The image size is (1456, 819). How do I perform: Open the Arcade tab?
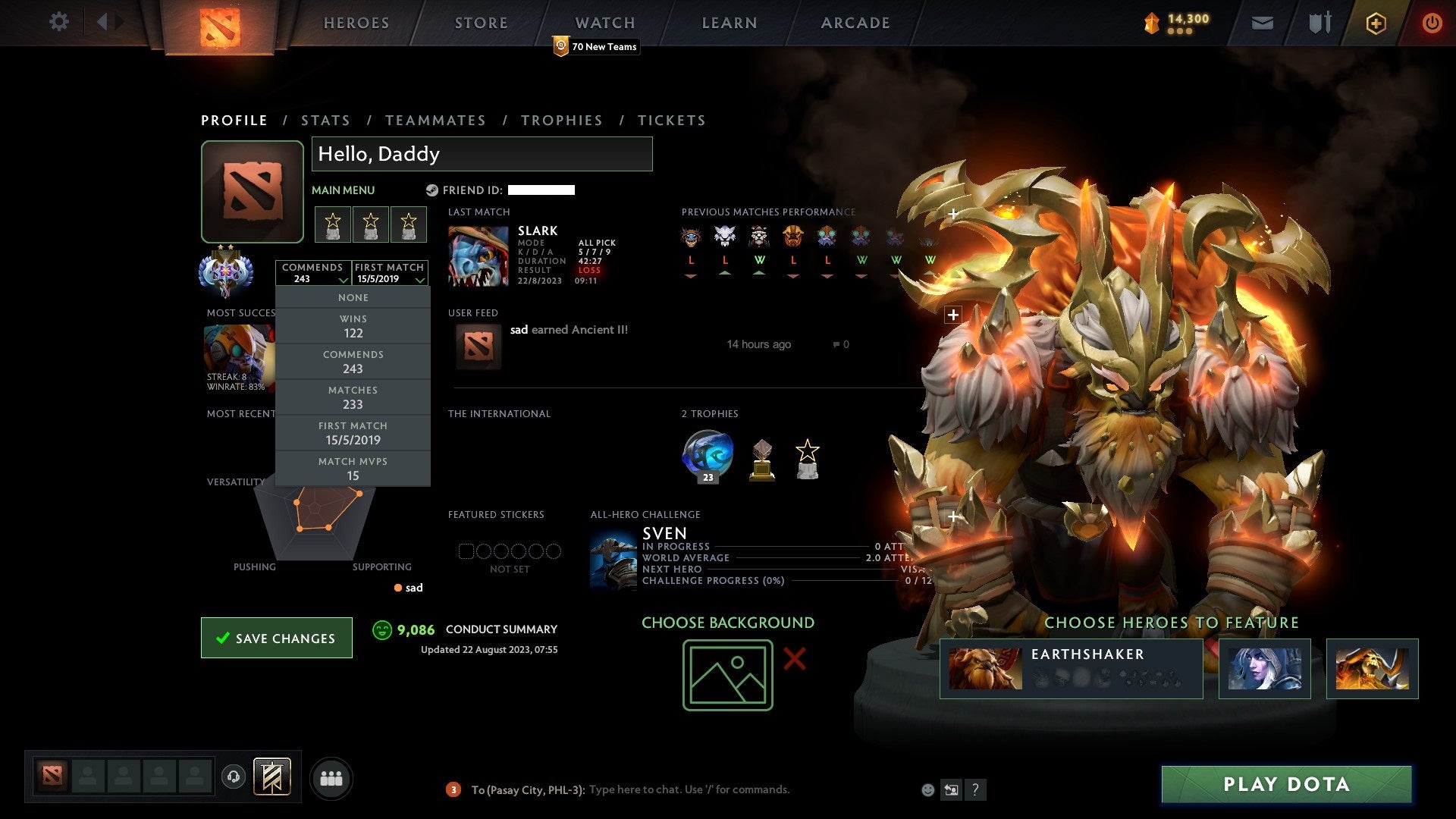(855, 24)
